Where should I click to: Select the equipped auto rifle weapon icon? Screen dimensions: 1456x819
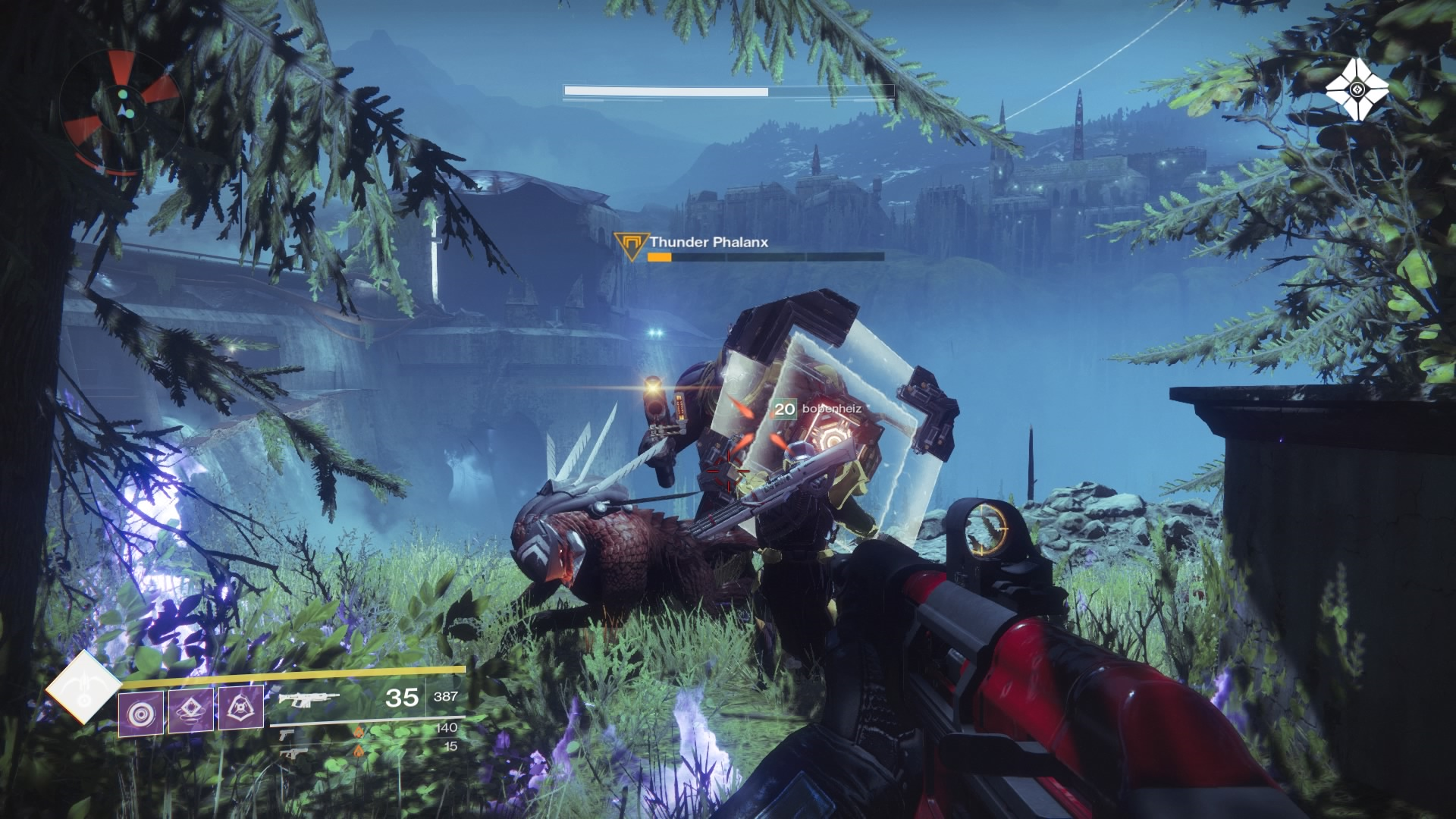click(308, 698)
